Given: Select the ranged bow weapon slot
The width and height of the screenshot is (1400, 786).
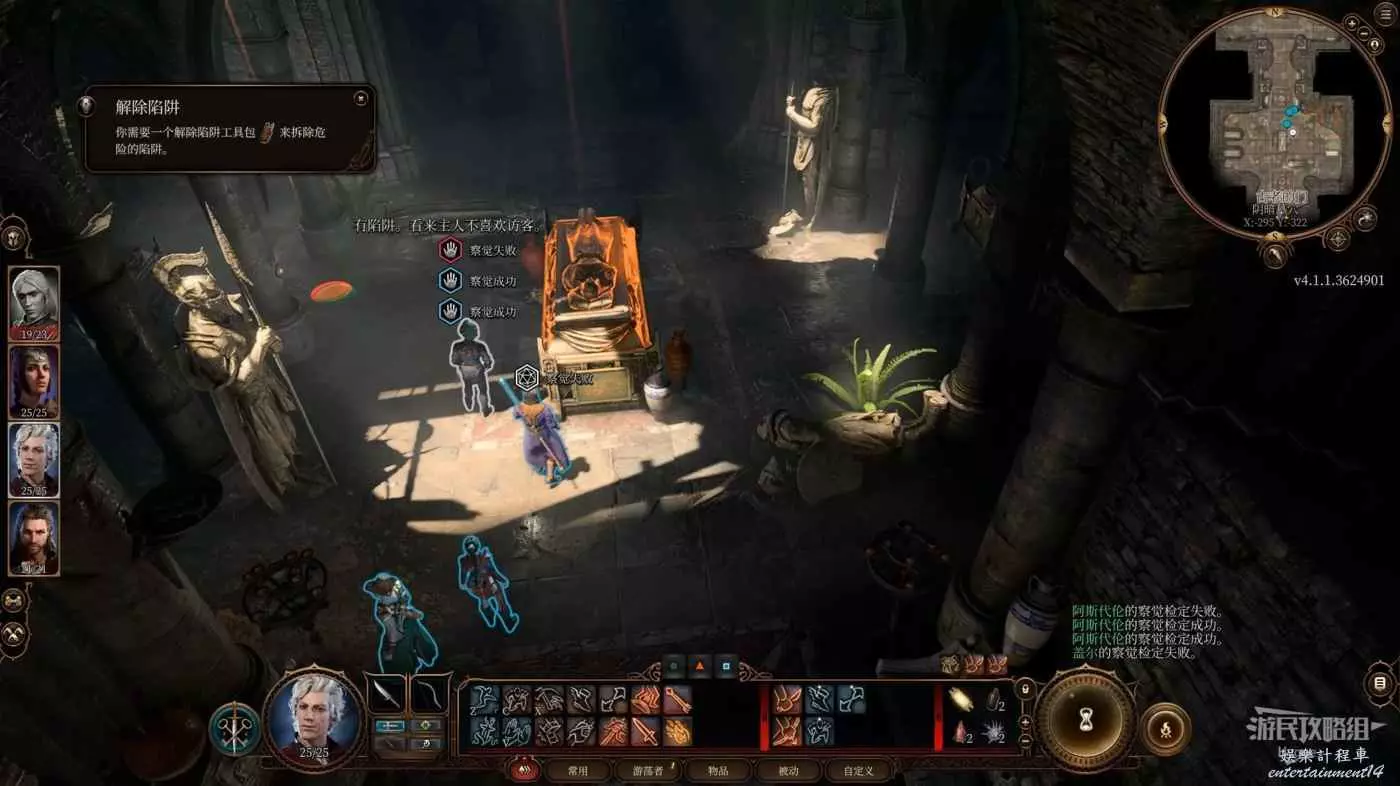Looking at the screenshot, I should [430, 693].
